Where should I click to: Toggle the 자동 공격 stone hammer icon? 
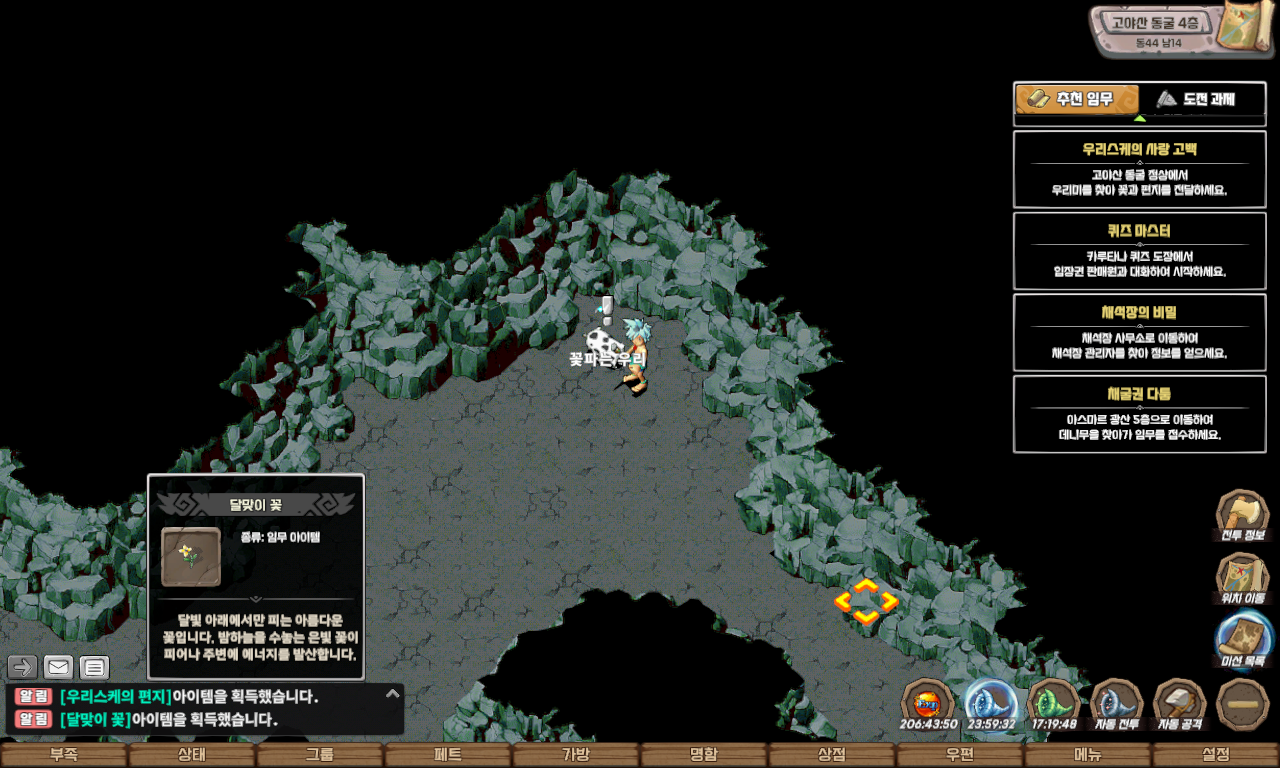point(1180,703)
